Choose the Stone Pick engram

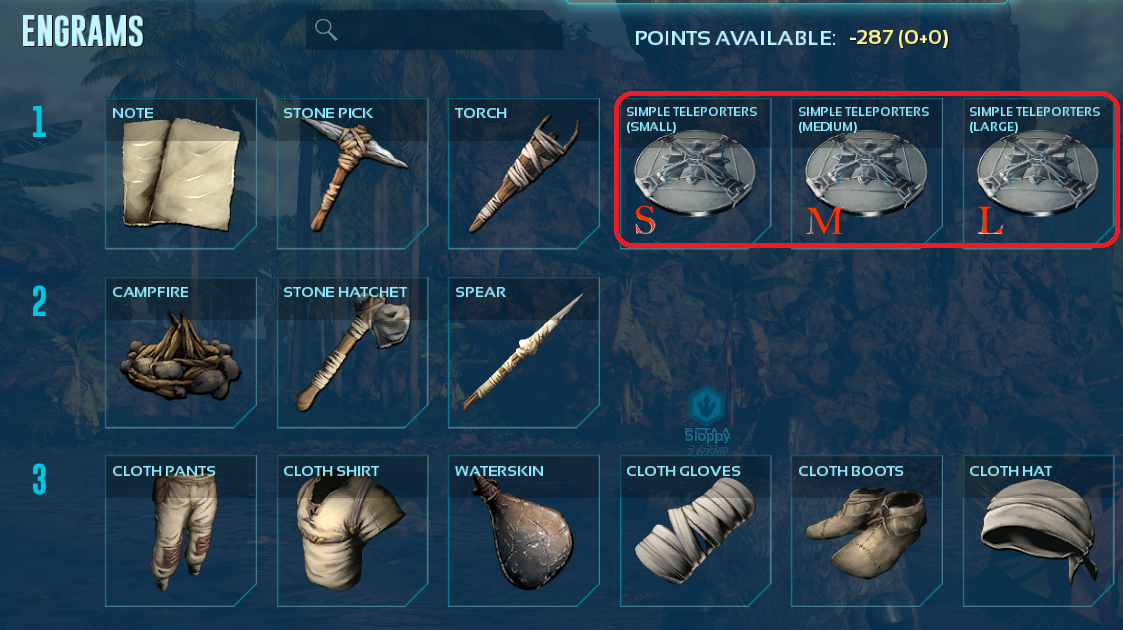pyautogui.click(x=352, y=173)
